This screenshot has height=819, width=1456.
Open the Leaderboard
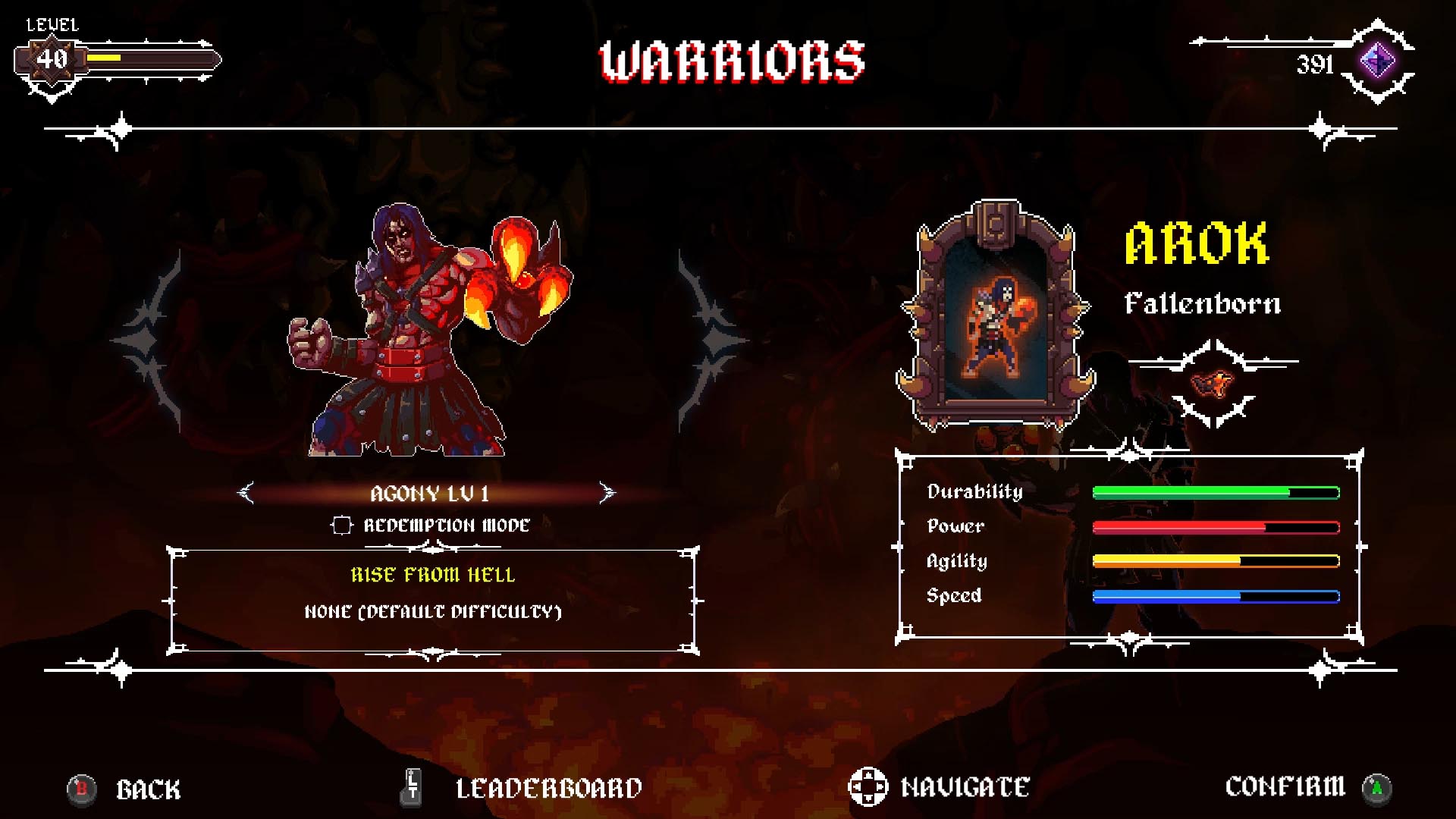pos(548,787)
